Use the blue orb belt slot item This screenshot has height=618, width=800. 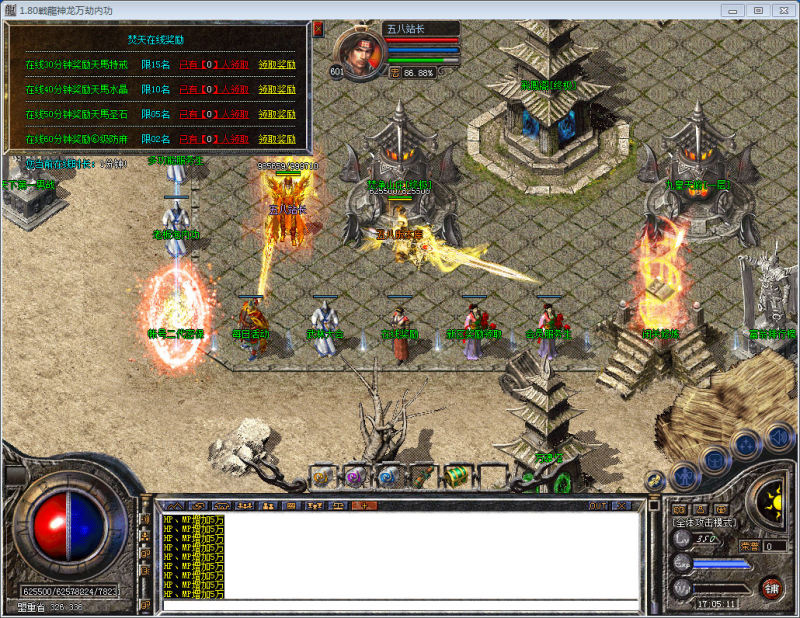point(390,477)
